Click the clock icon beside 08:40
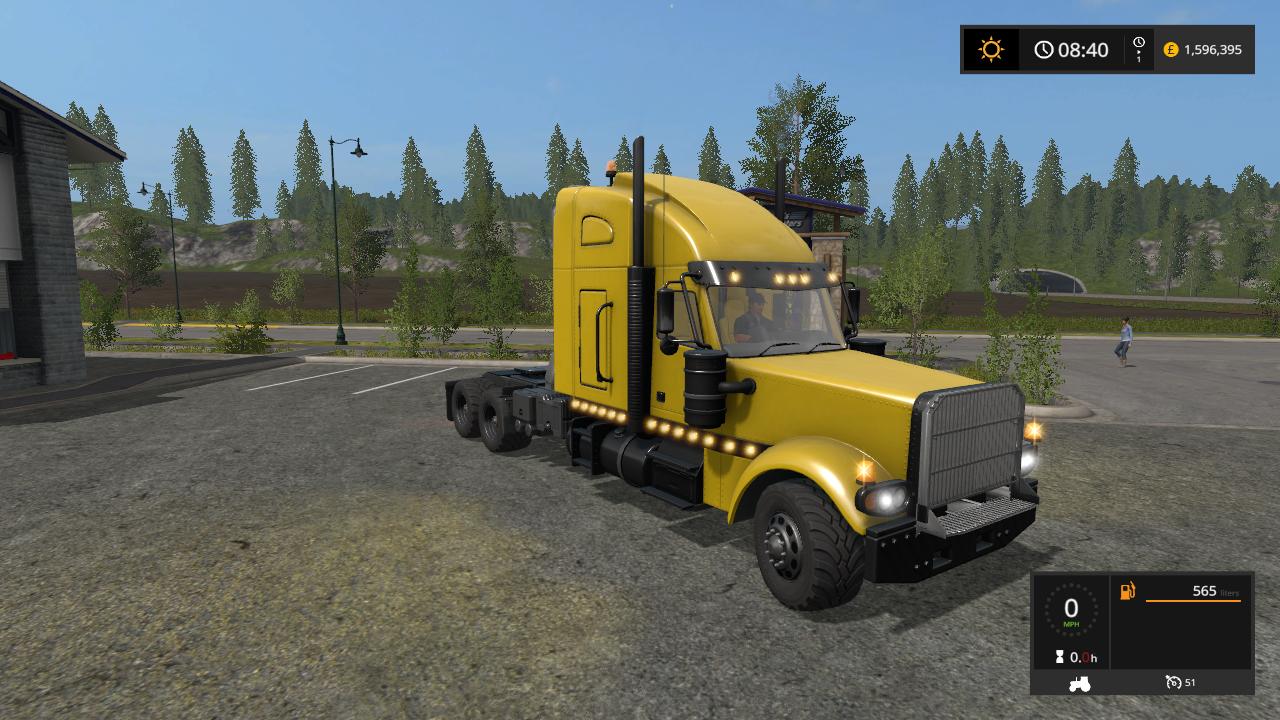 coord(1044,49)
